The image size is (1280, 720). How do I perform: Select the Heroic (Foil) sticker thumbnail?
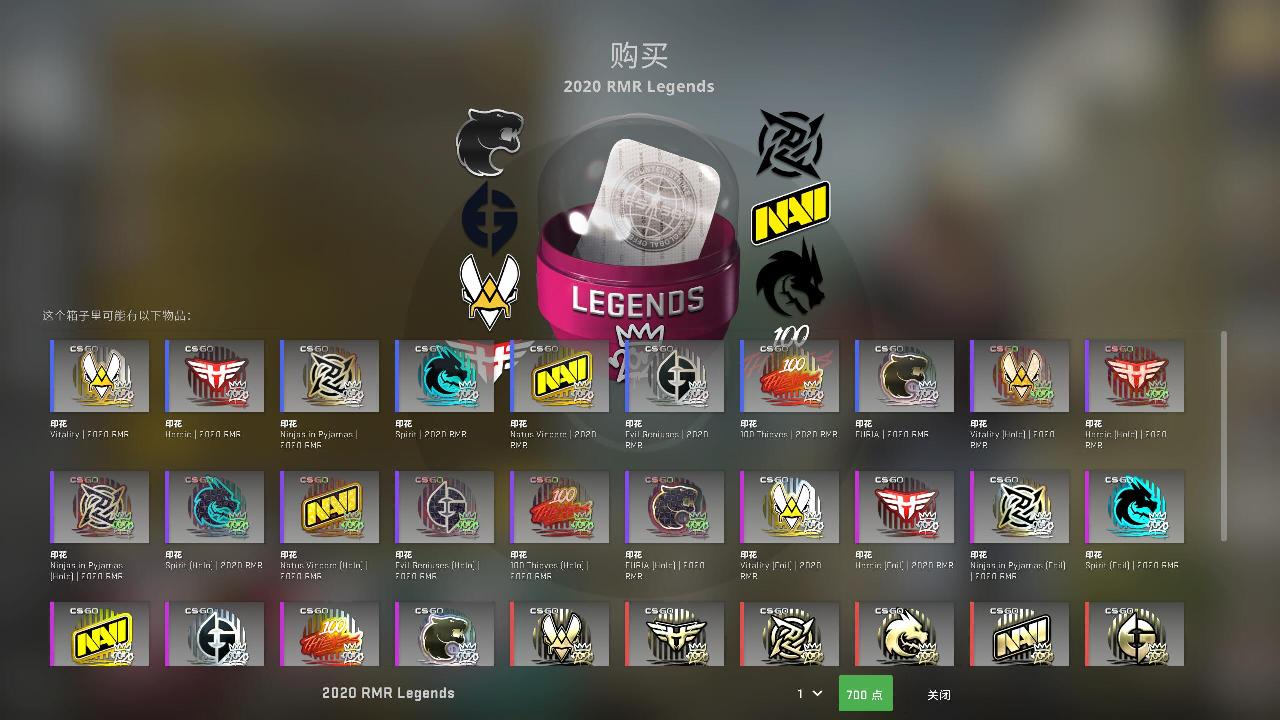(x=904, y=506)
